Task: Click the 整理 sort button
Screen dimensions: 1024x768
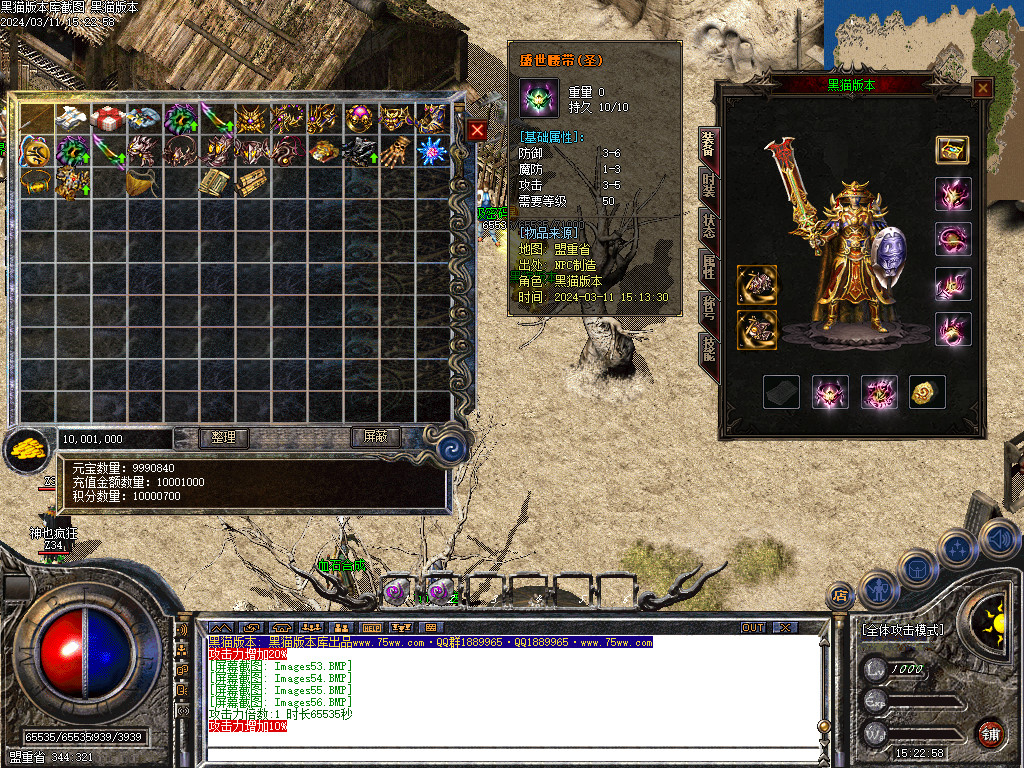Action: 223,437
